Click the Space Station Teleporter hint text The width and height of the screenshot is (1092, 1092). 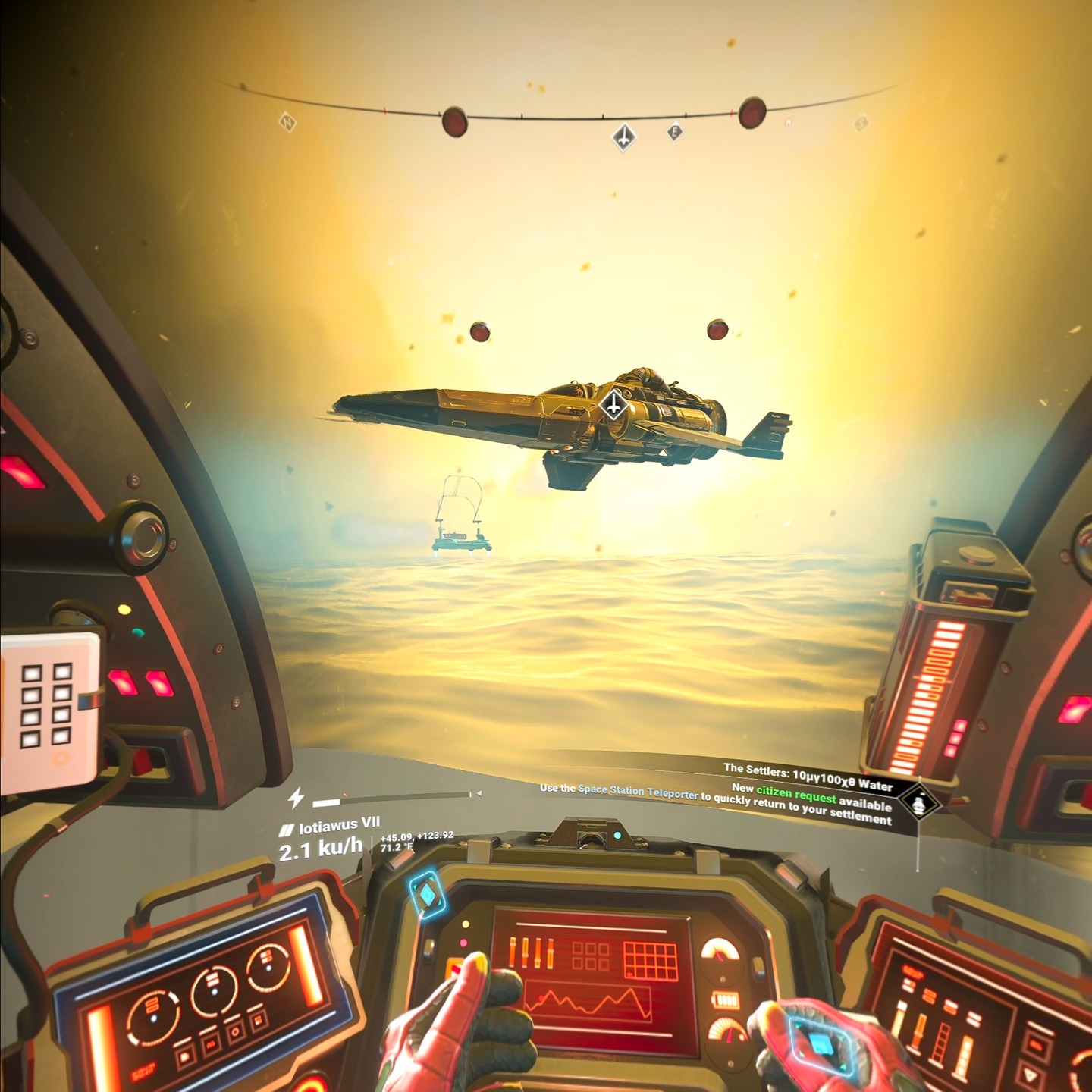click(637, 791)
